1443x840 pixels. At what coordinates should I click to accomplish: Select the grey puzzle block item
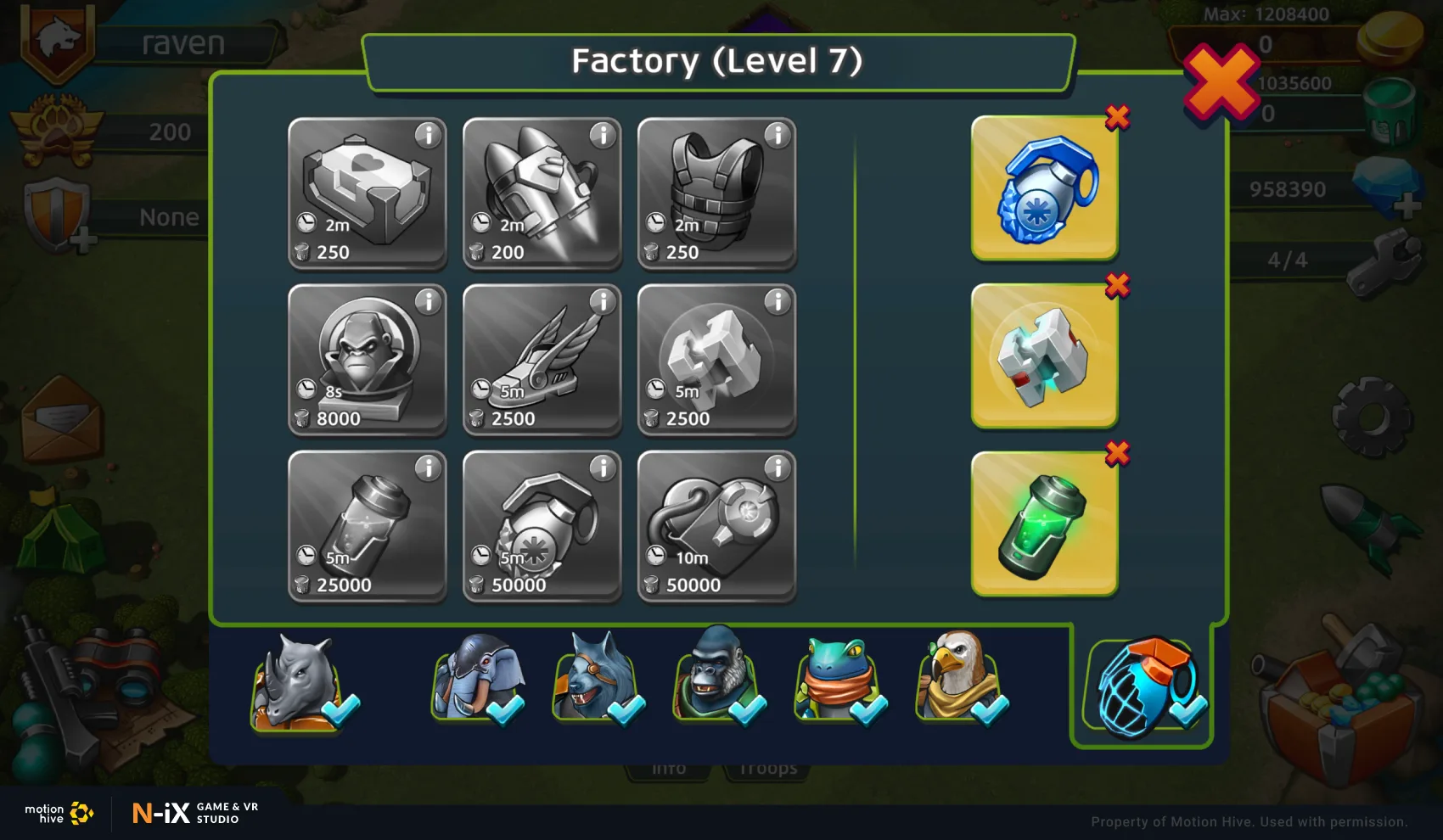point(716,360)
